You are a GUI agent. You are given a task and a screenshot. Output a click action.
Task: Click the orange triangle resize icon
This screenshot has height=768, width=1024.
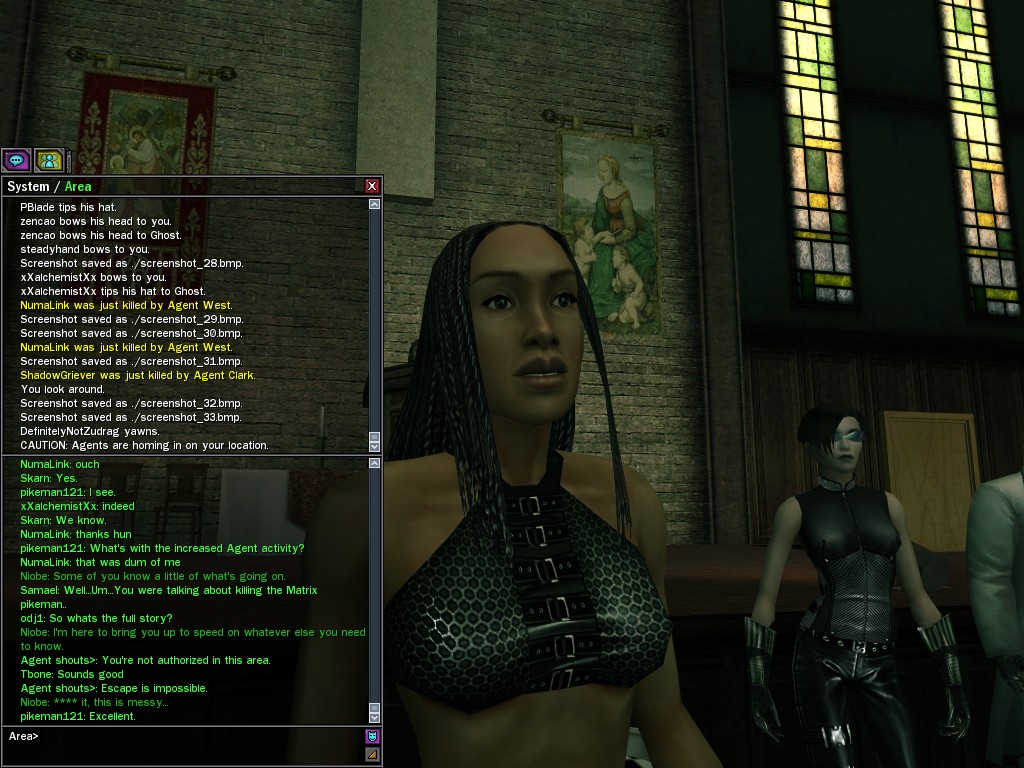[x=372, y=754]
